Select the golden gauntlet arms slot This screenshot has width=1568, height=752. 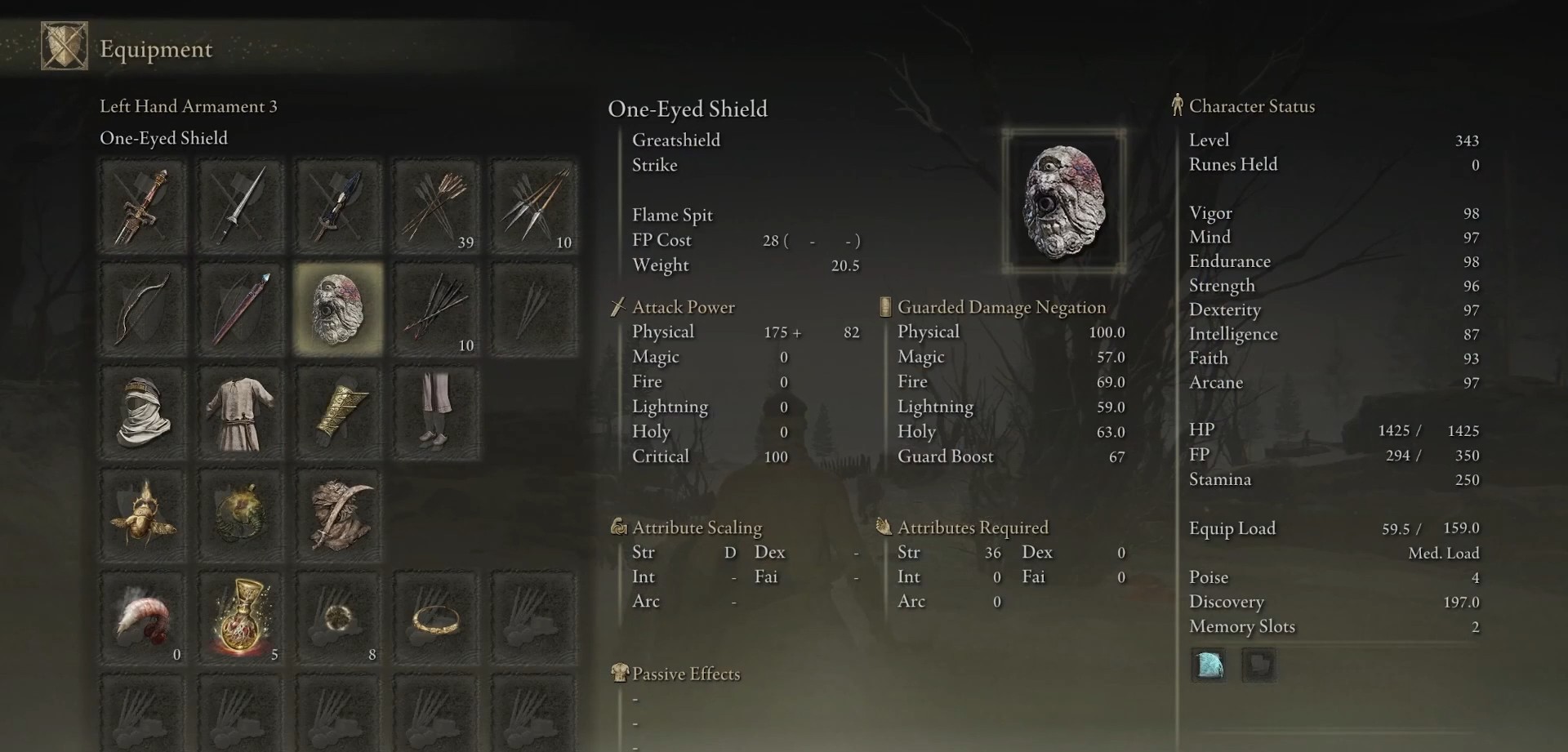[x=339, y=413]
